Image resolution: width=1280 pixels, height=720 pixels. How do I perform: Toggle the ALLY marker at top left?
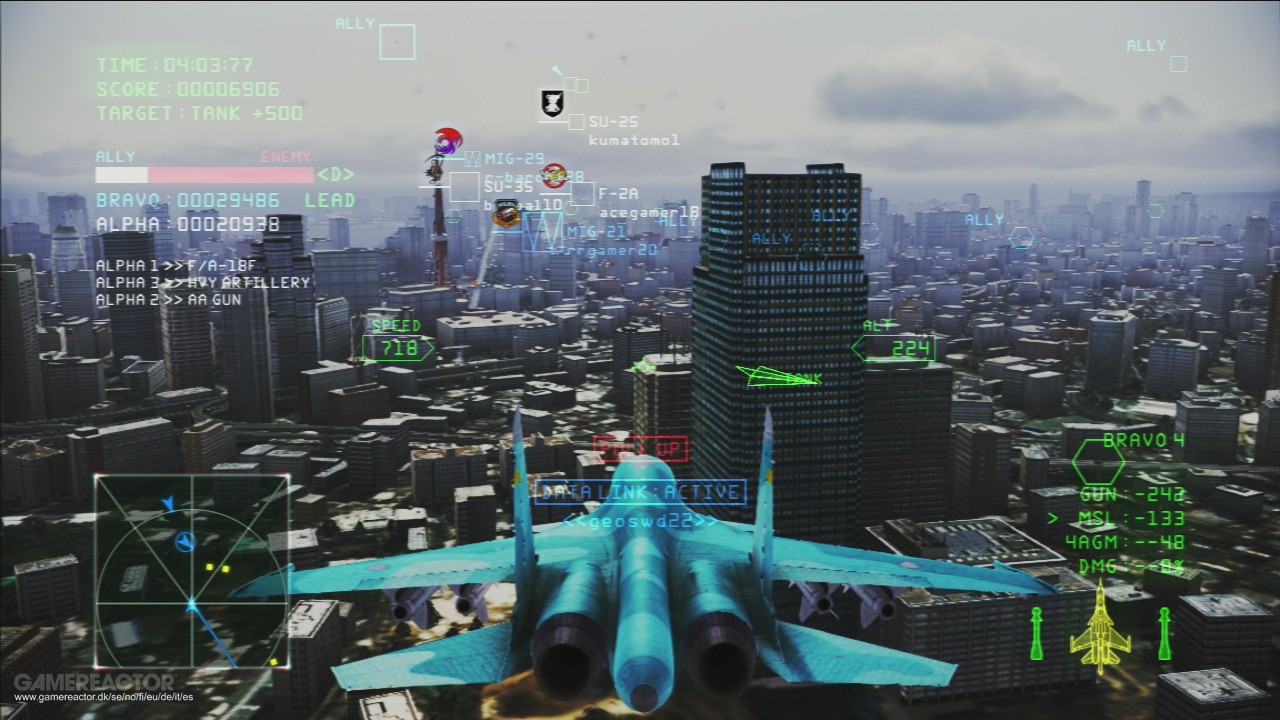tap(357, 23)
